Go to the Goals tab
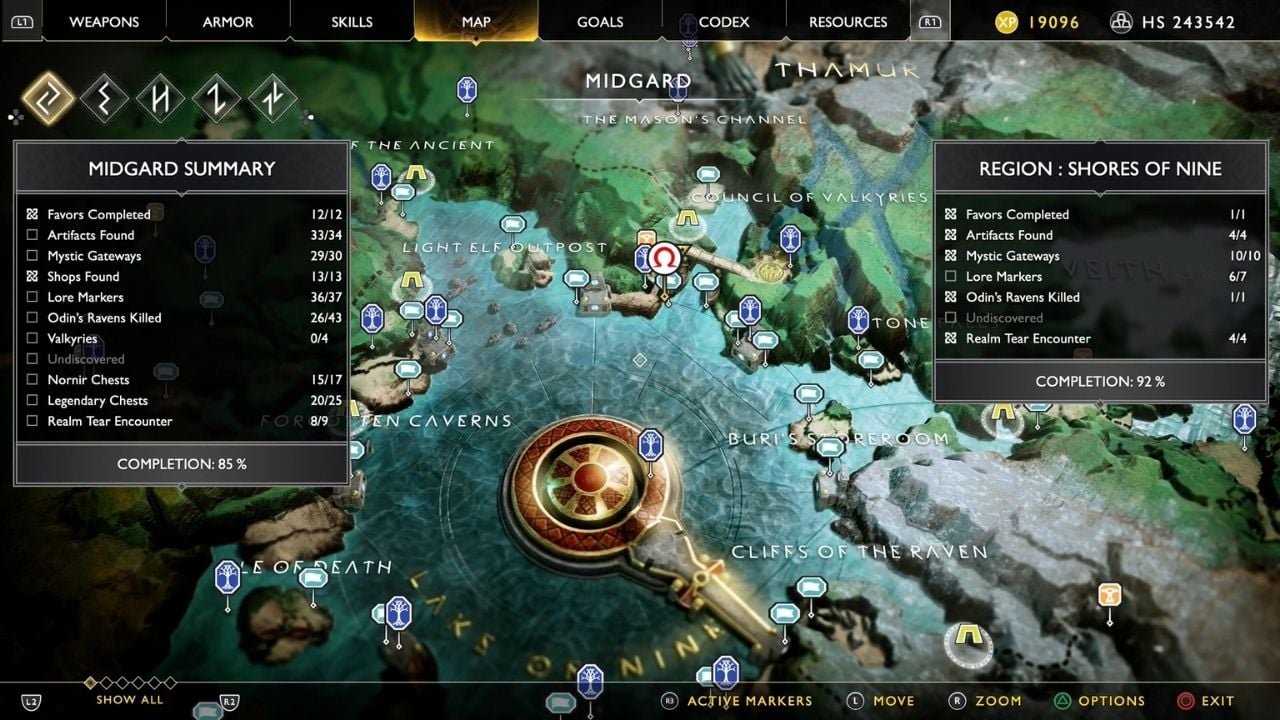The height and width of the screenshot is (720, 1280). (600, 22)
